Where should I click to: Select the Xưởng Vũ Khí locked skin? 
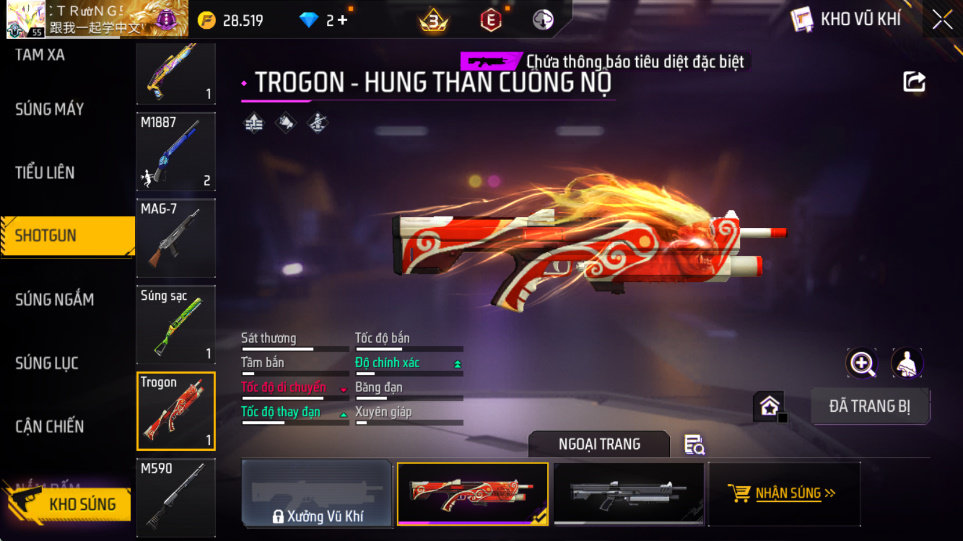click(316, 494)
